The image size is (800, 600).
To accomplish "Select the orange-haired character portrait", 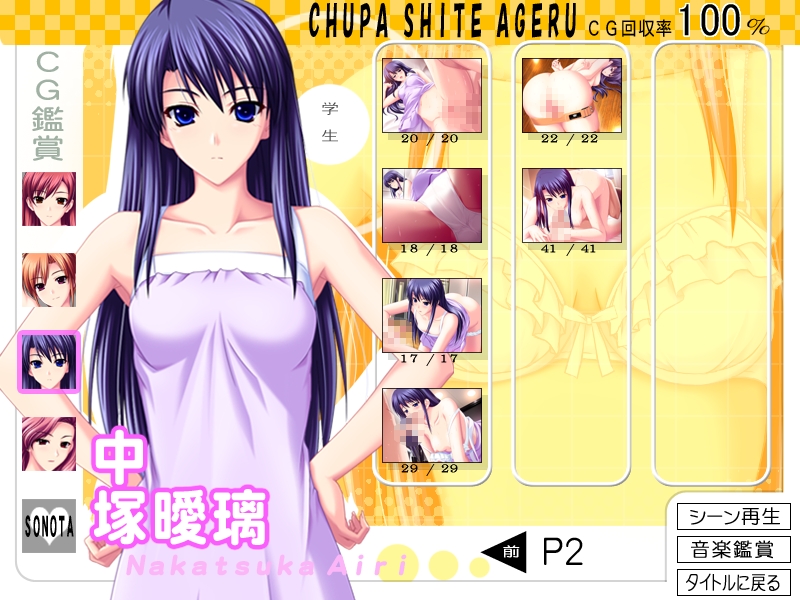I will (49, 280).
